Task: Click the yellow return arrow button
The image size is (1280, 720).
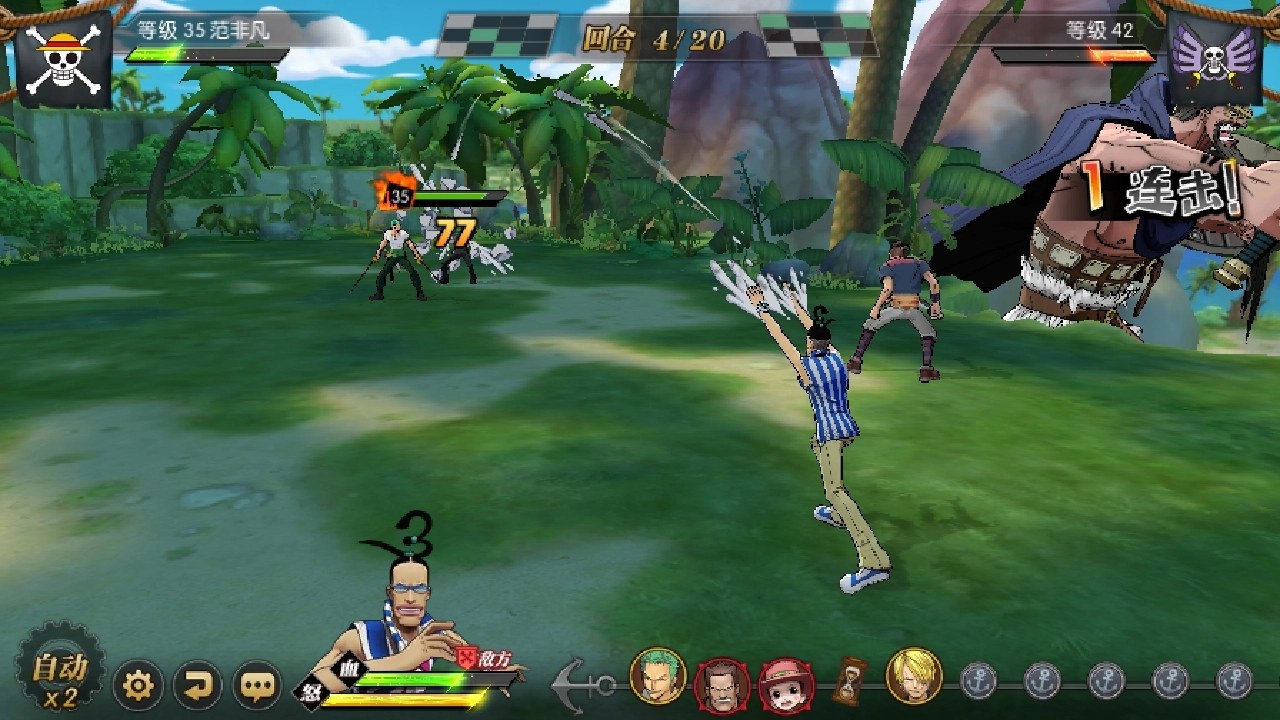Action: tap(198, 686)
